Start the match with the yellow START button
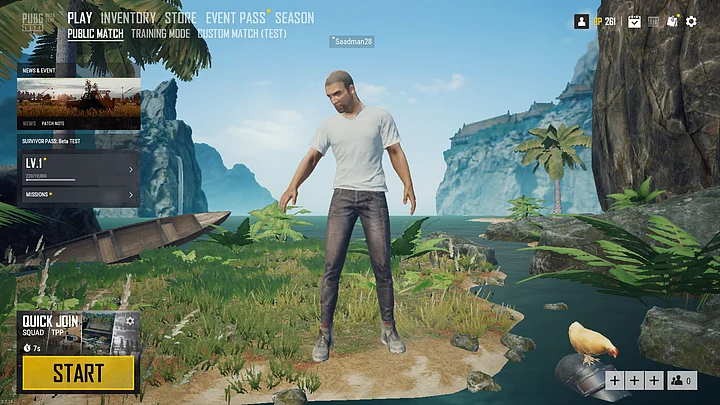The height and width of the screenshot is (405, 720). [x=78, y=374]
